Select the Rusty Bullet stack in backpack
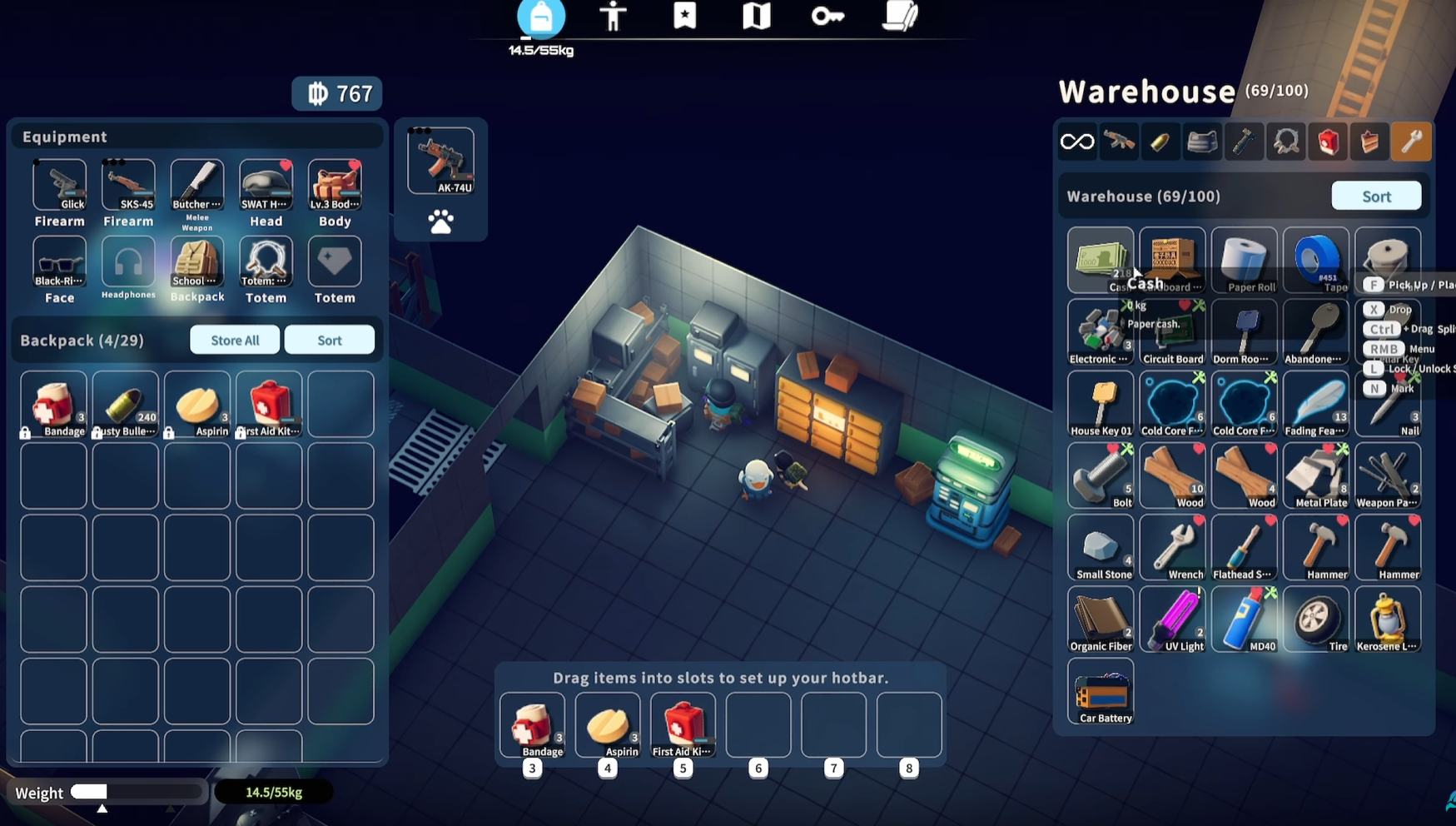Image resolution: width=1456 pixels, height=826 pixels. pyautogui.click(x=126, y=405)
